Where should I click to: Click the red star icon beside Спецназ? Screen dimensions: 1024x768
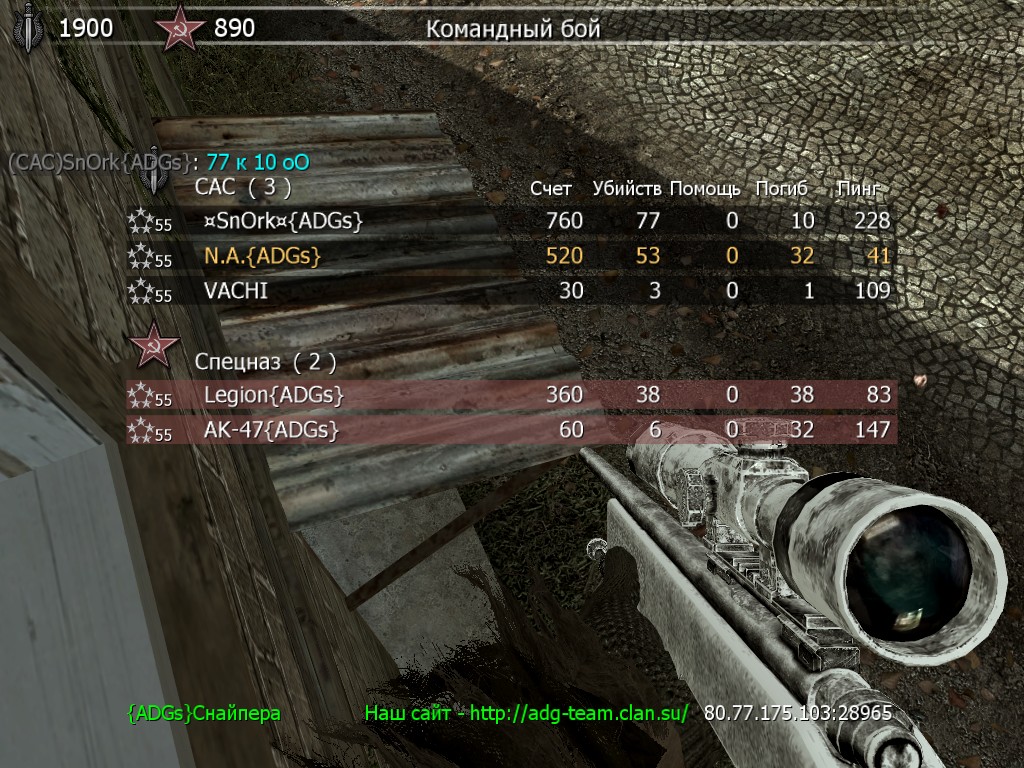[x=155, y=346]
